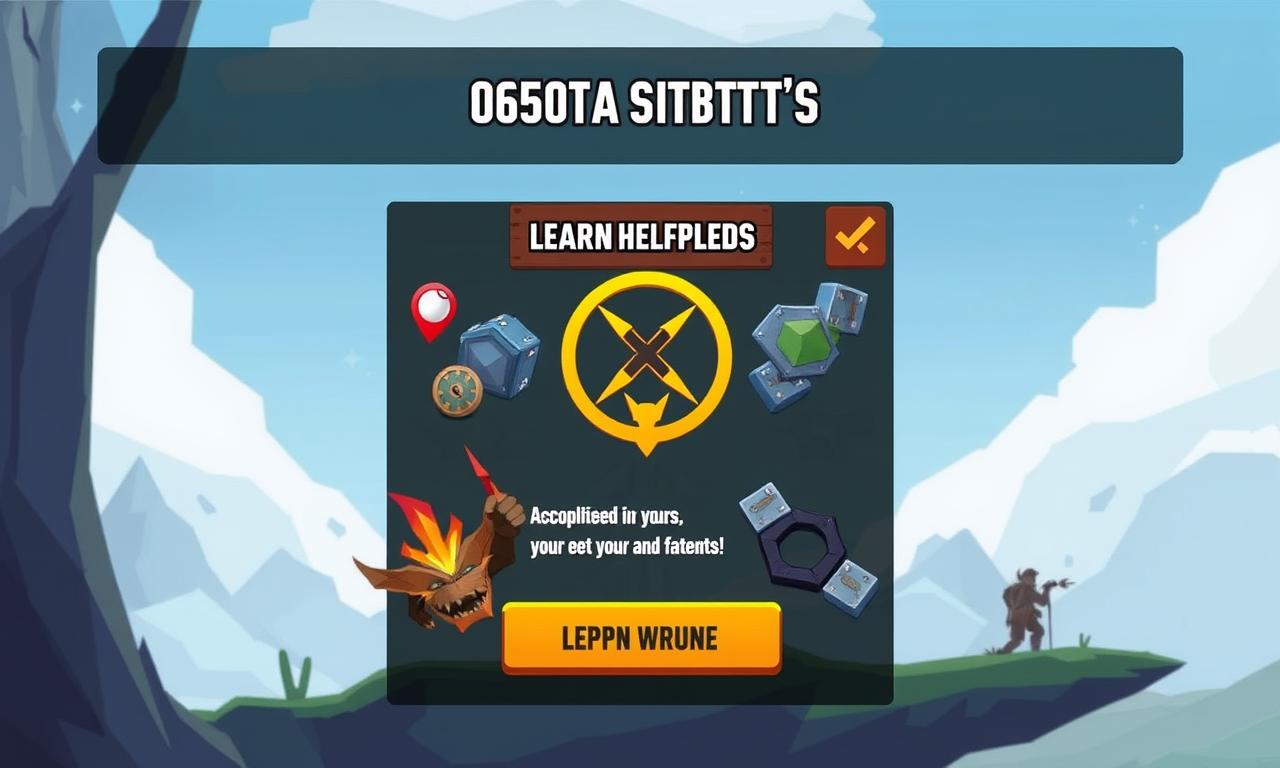Select the blue pentagon crate icon
1280x768 pixels.
click(498, 354)
